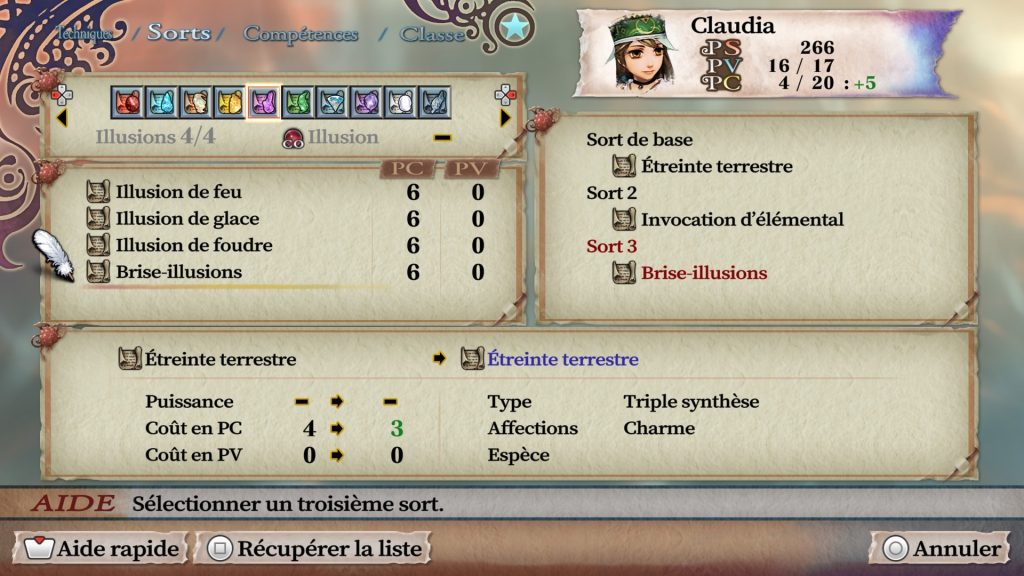1024x576 pixels.
Task: Switch to the Sorts tab
Action: [x=179, y=32]
